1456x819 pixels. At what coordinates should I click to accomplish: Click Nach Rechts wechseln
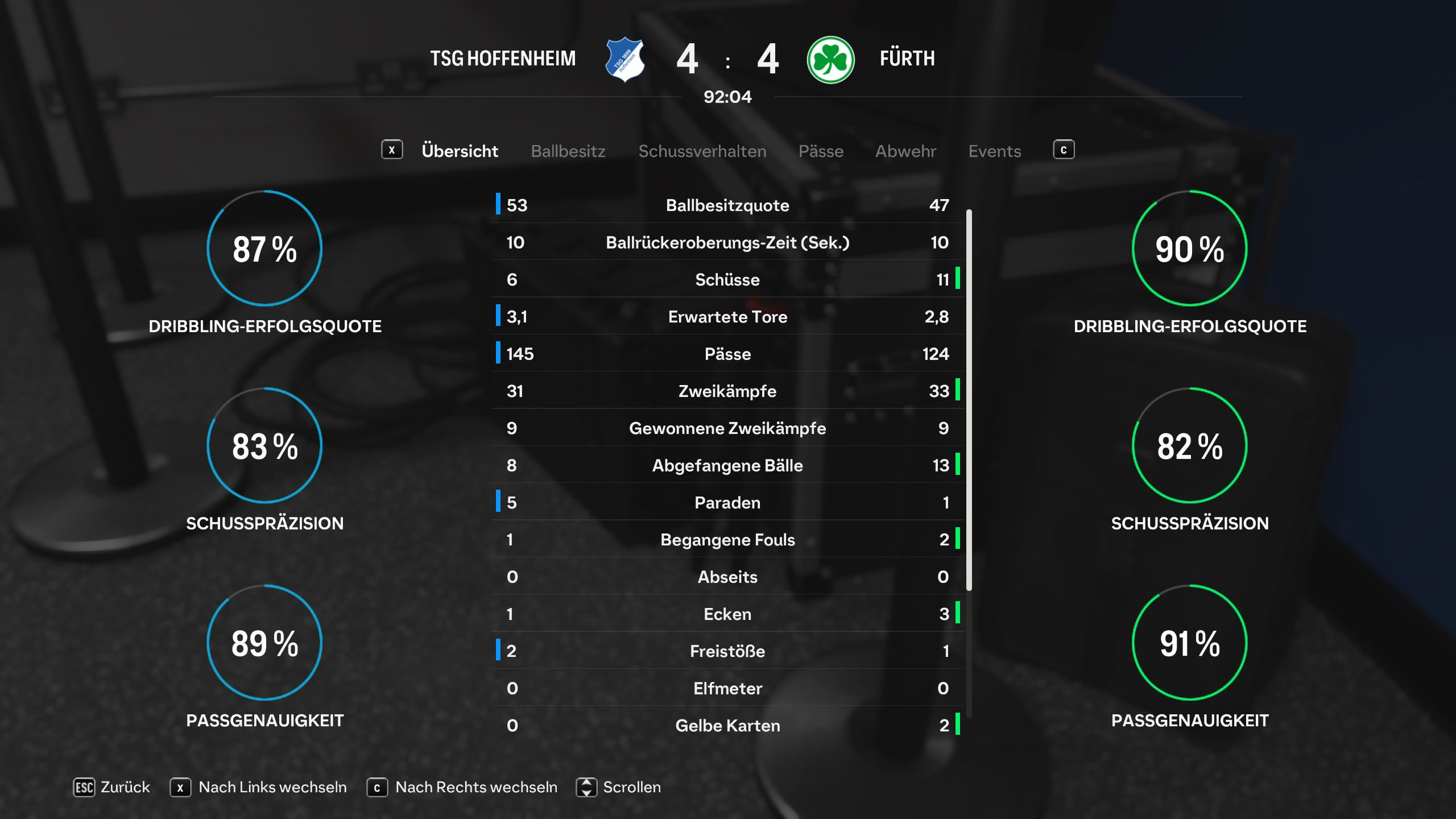(462, 787)
